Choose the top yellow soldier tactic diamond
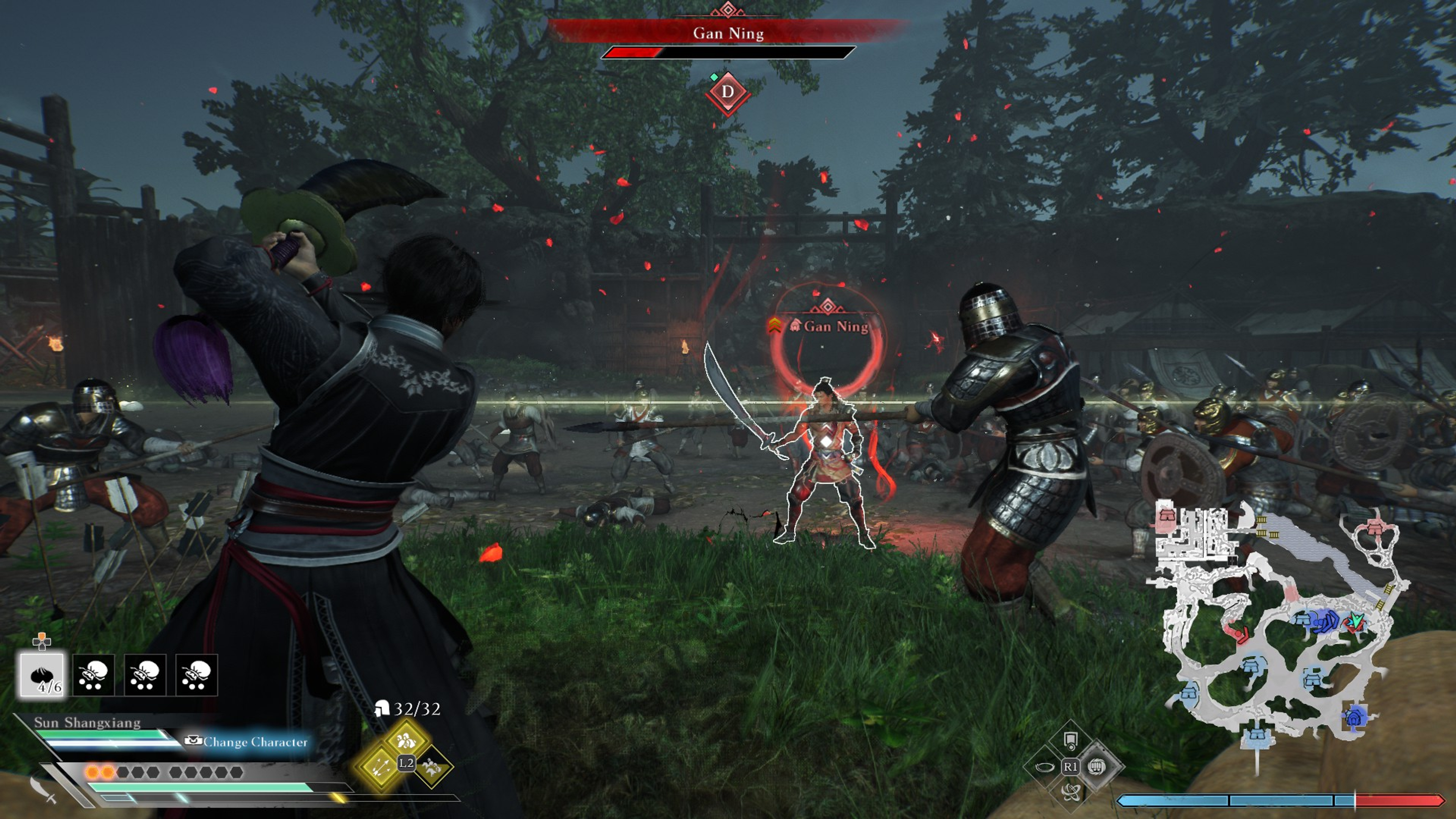Viewport: 1456px width, 819px height. pos(406,739)
